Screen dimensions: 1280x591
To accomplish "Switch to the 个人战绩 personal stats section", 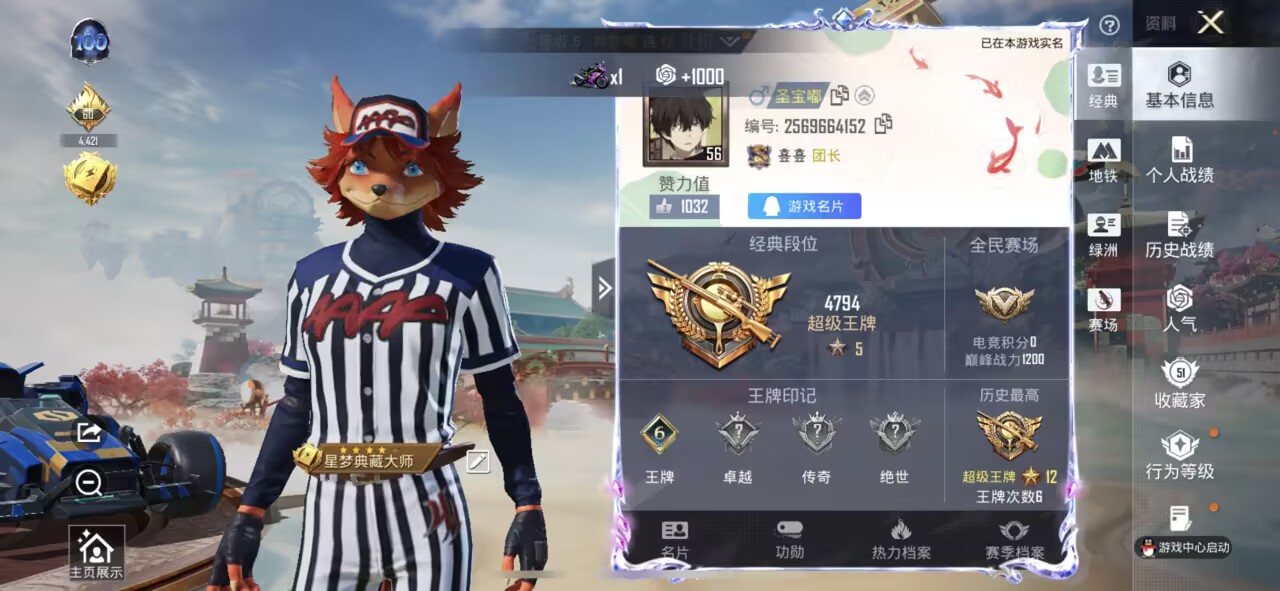I will tap(1180, 160).
